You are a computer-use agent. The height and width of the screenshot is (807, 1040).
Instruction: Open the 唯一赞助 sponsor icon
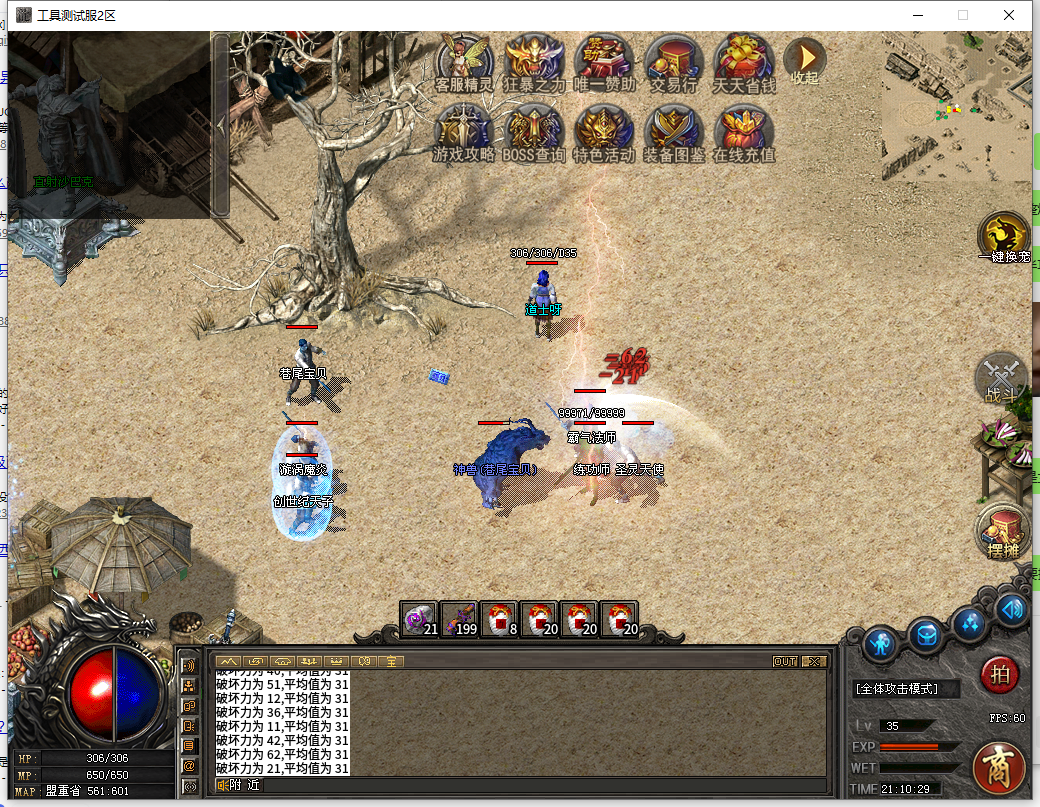point(604,62)
